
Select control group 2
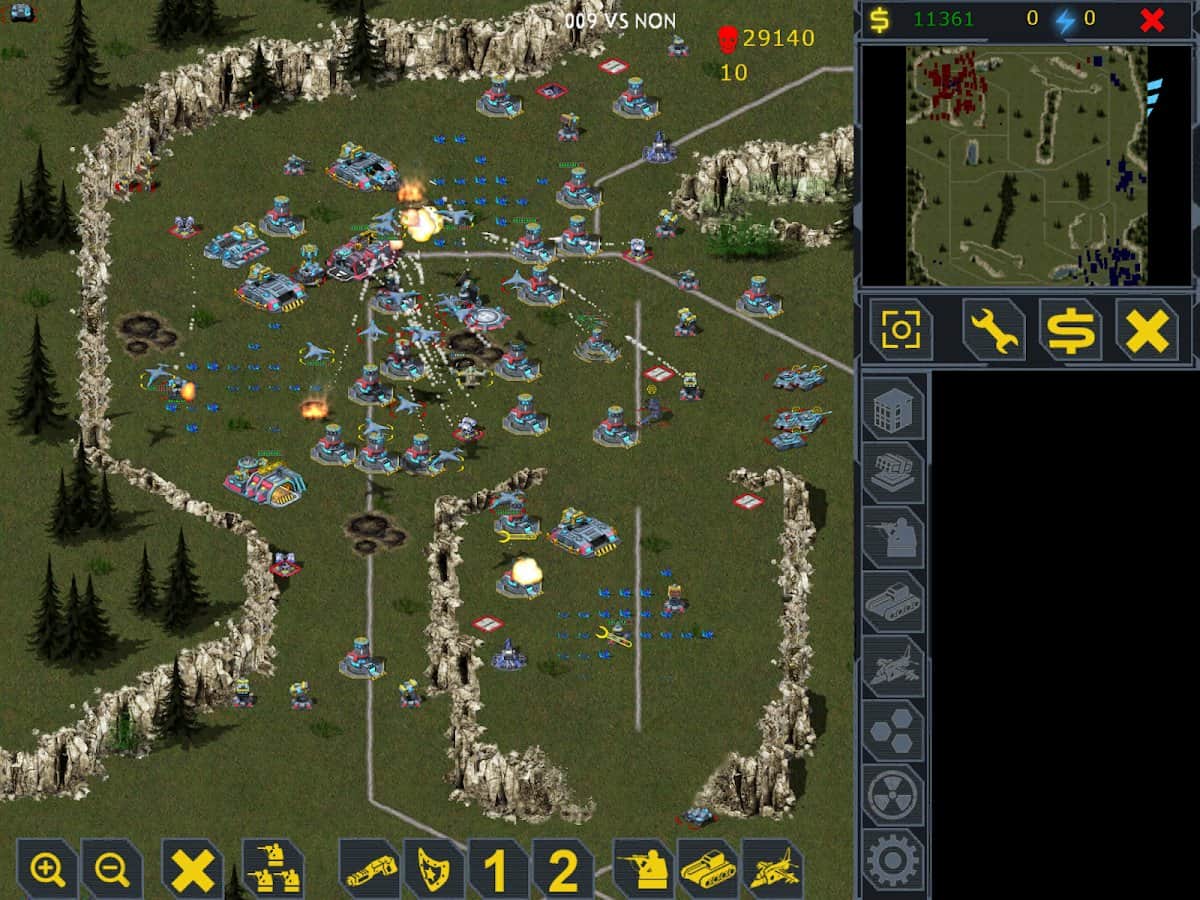tap(562, 869)
